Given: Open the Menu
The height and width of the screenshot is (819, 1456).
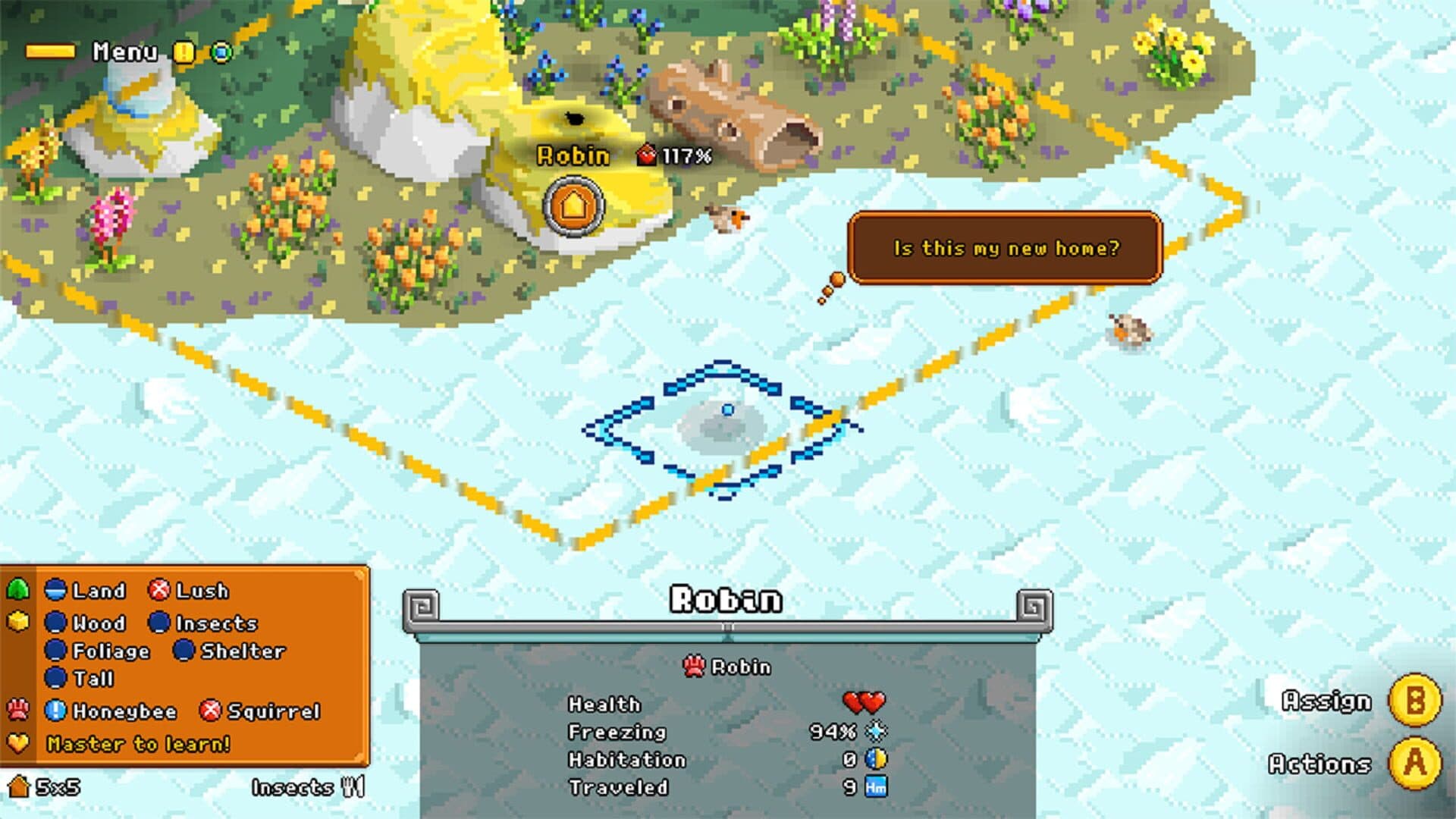Looking at the screenshot, I should point(124,51).
